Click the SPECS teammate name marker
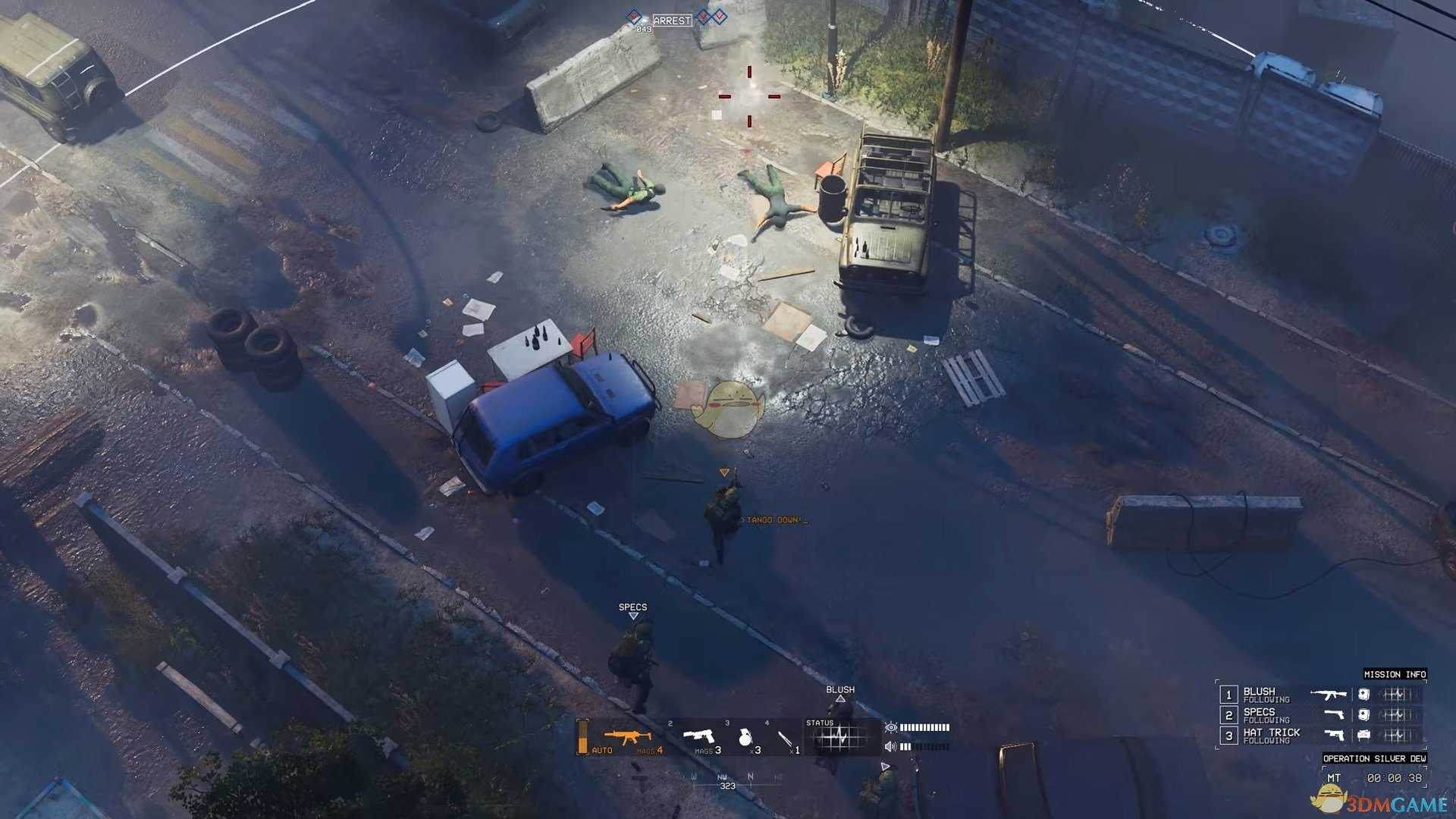The image size is (1456, 819). 632,607
